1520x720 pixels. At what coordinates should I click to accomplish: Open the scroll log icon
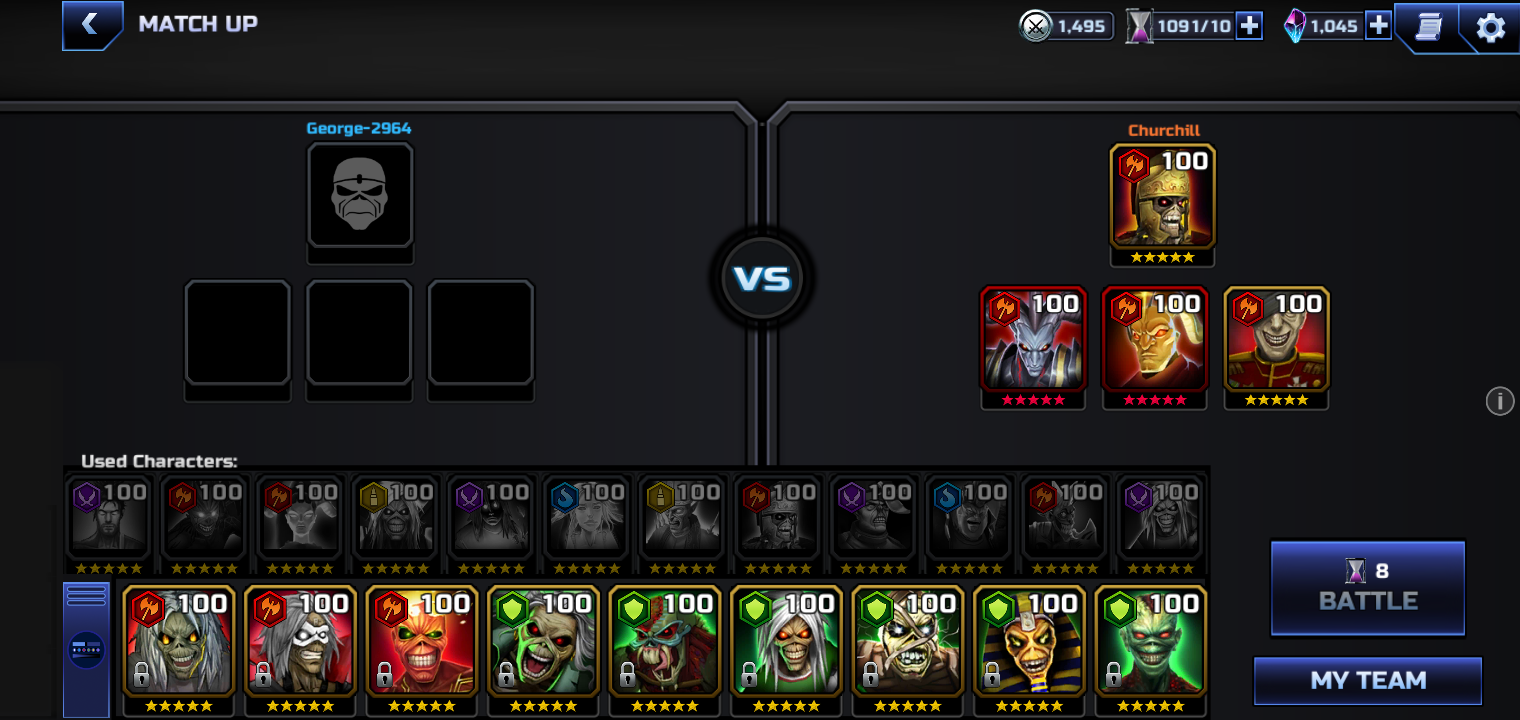[1428, 27]
